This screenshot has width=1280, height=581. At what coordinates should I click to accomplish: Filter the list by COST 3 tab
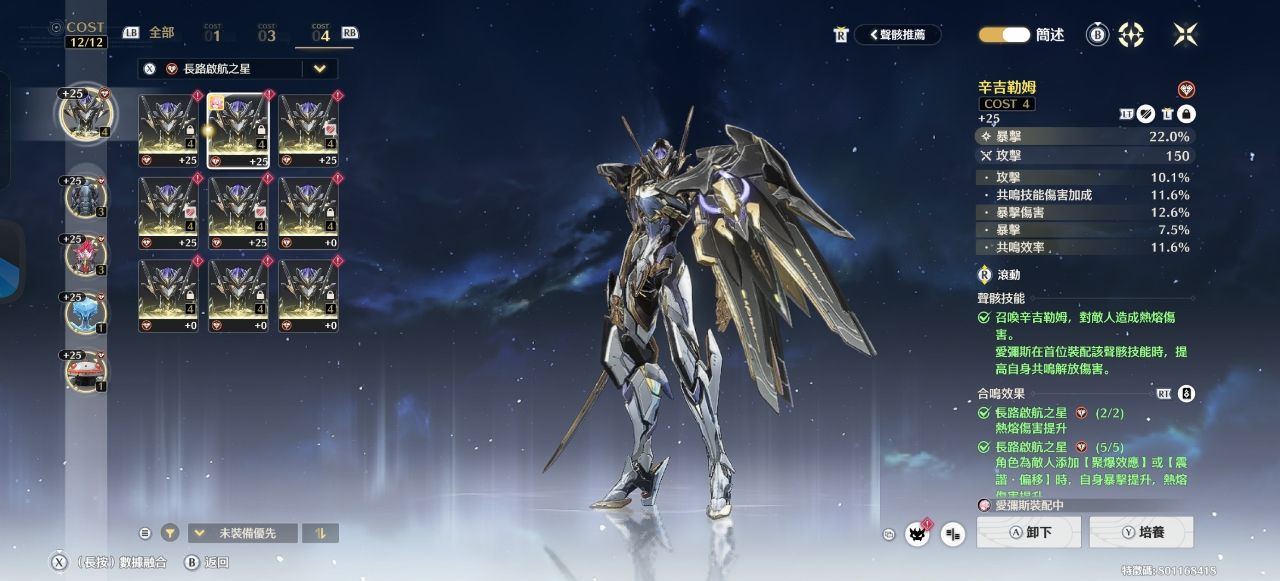point(266,34)
